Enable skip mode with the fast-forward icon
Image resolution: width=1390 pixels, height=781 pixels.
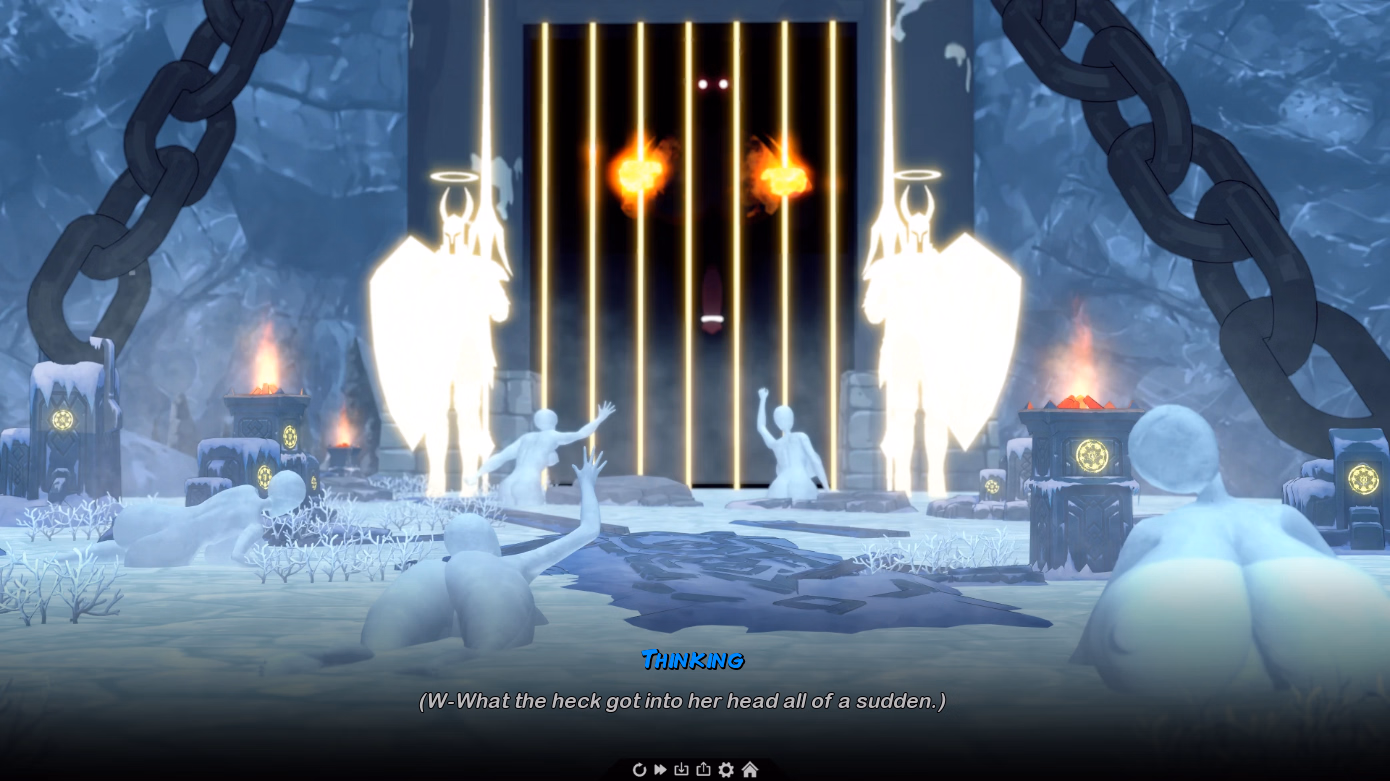pyautogui.click(x=661, y=769)
